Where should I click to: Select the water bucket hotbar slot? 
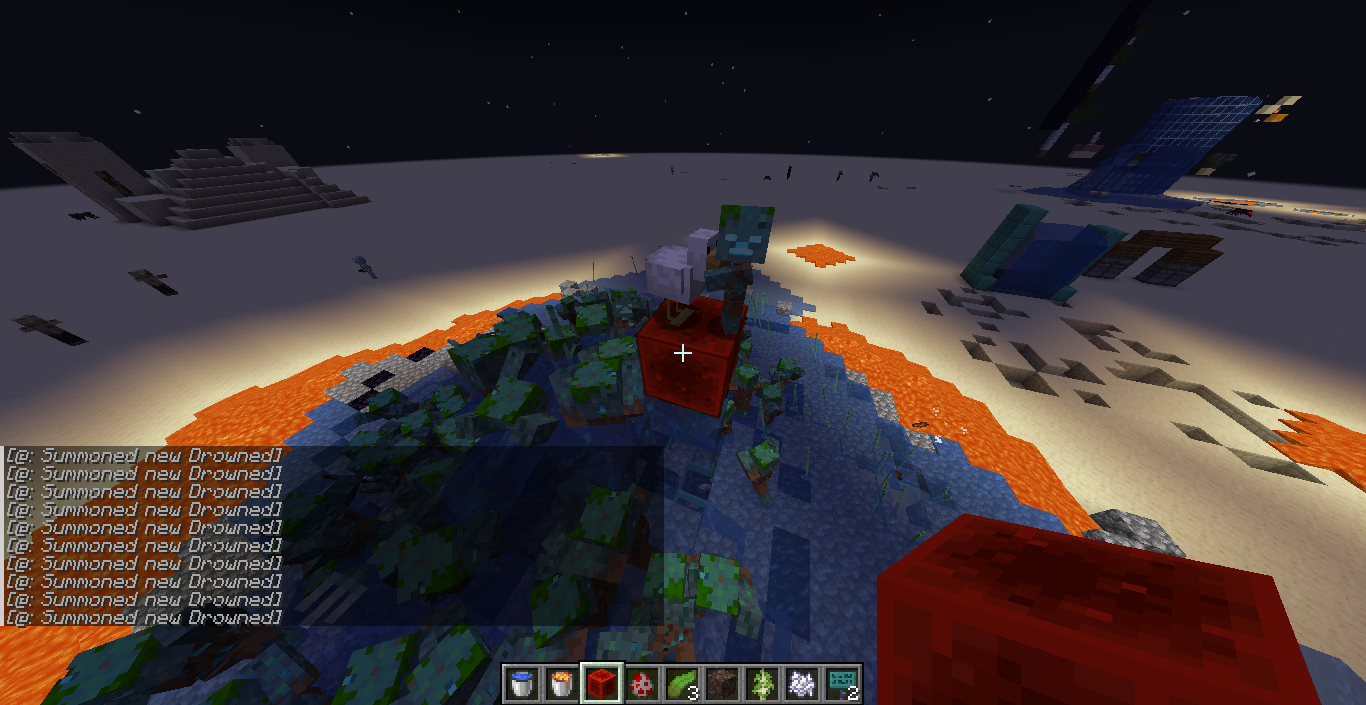point(520,683)
